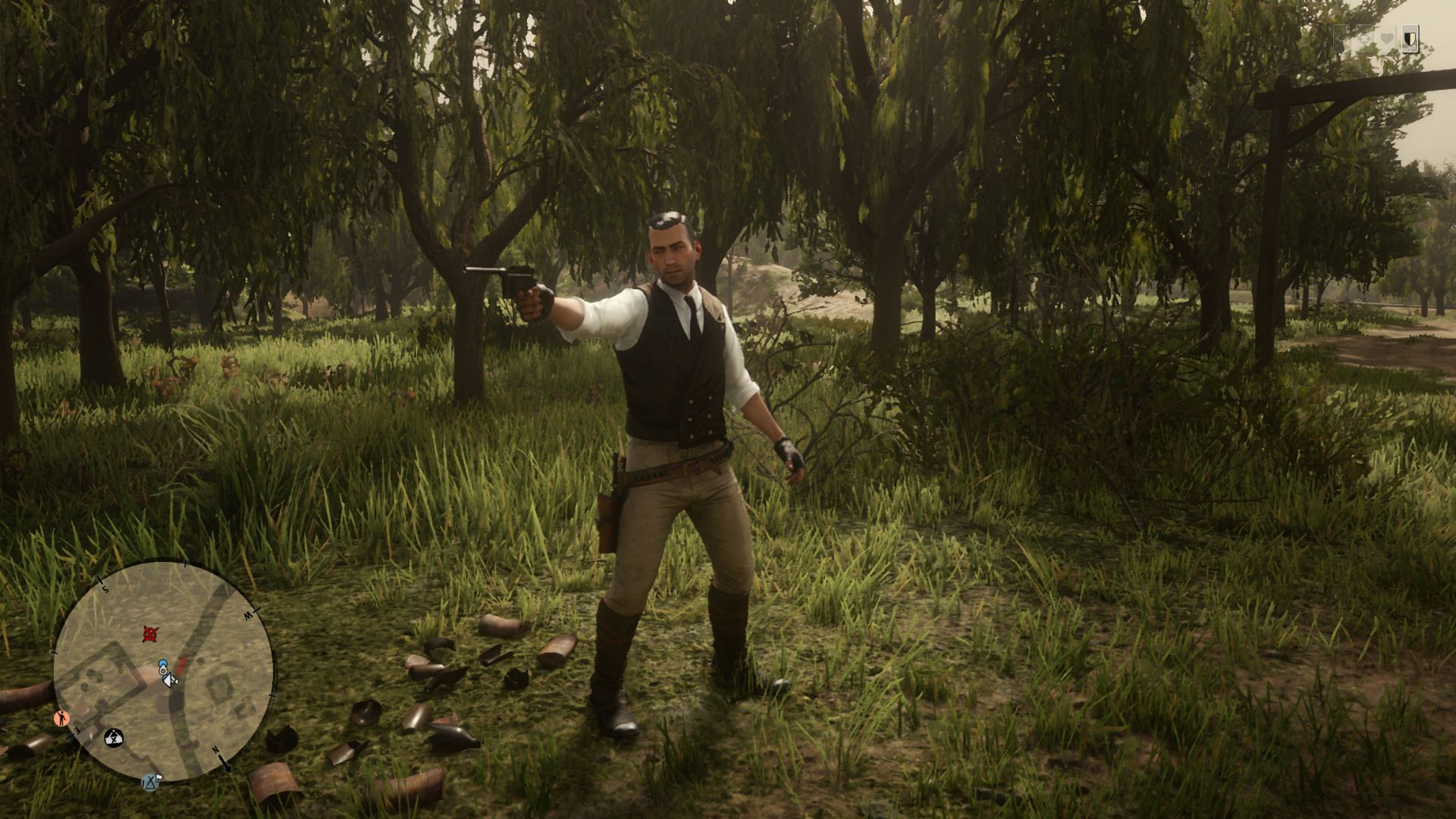
Task: Click the red X waypoint marker on the minimap
Action: (x=151, y=632)
